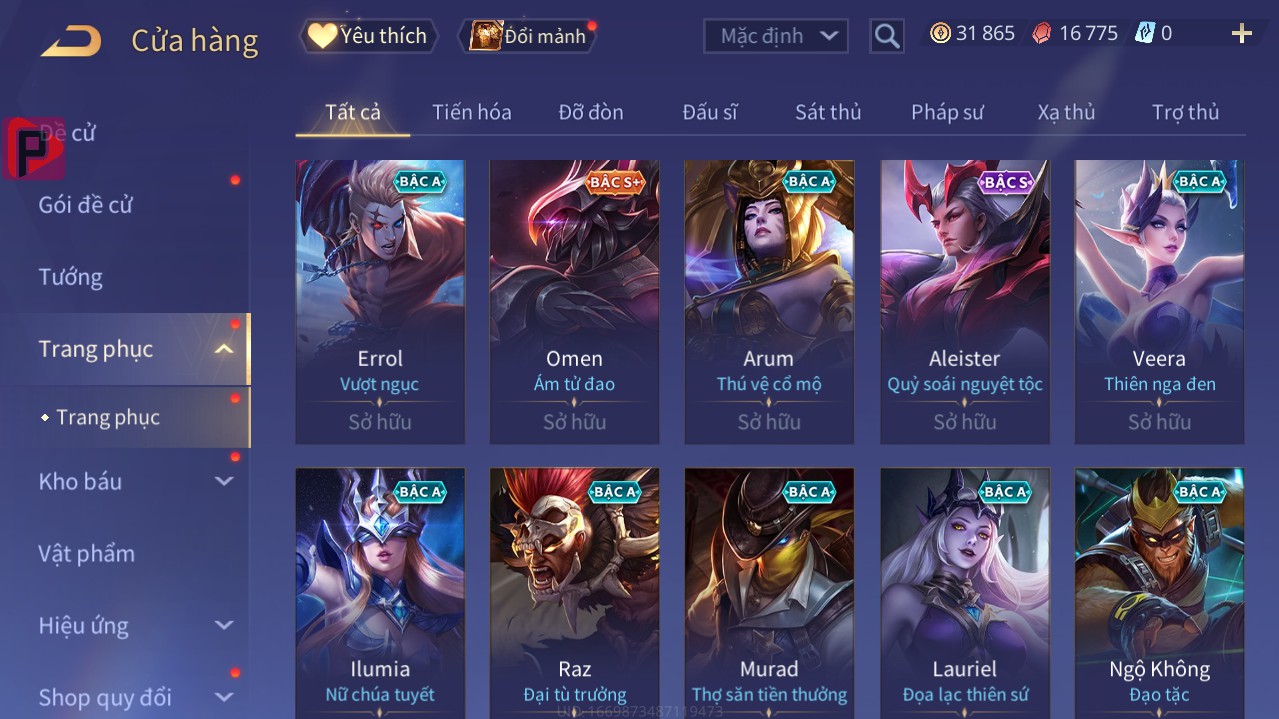The image size is (1279, 719).
Task: Open the Vật phẩm section
Action: click(x=86, y=553)
